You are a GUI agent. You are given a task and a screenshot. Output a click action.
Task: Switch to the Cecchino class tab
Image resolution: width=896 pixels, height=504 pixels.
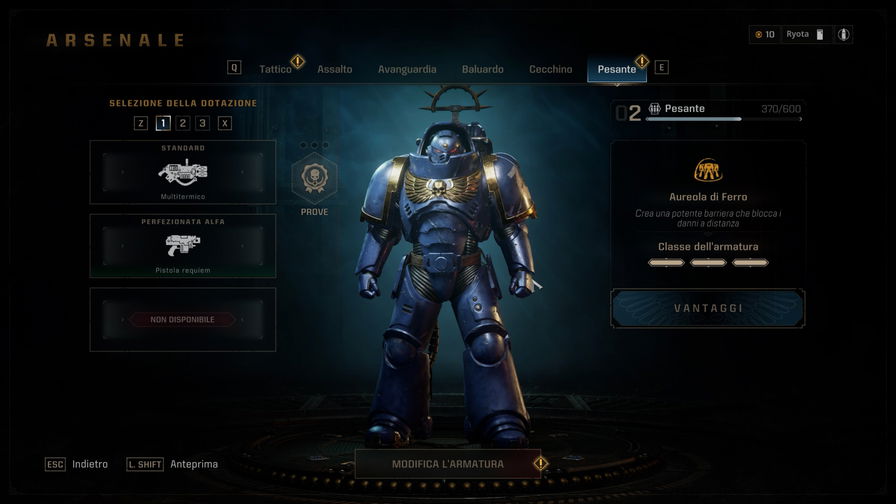[551, 69]
